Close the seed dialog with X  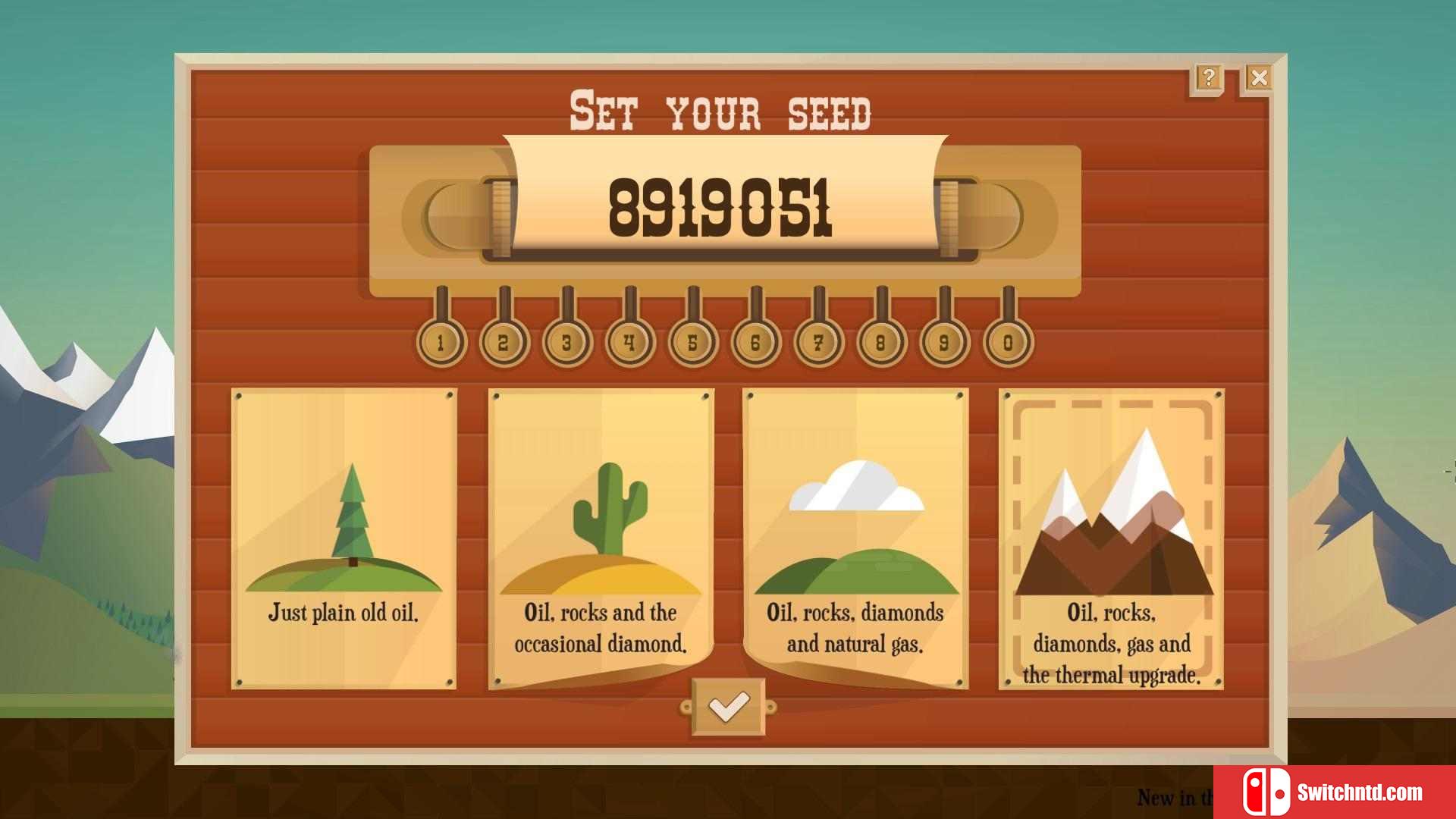[1259, 77]
